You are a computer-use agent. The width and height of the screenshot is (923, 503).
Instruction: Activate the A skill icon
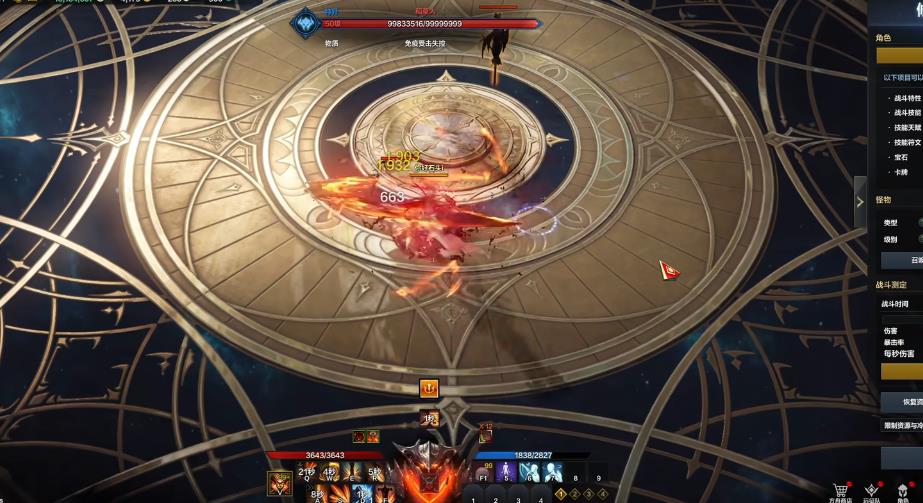click(318, 495)
